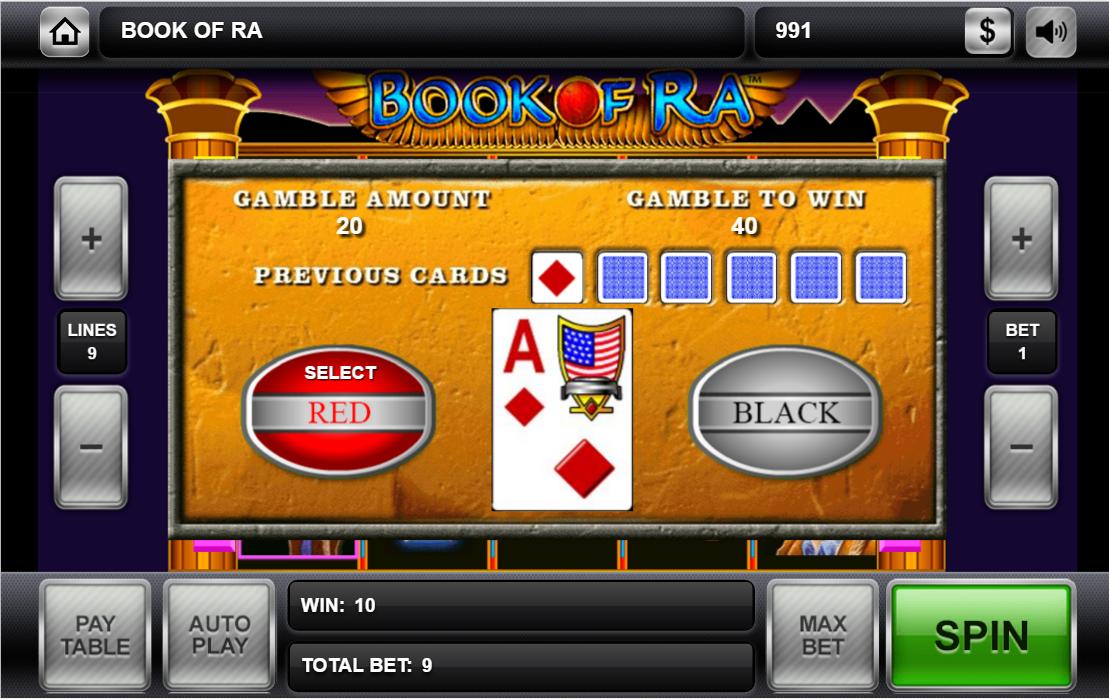Increase the number of lines

[91, 239]
